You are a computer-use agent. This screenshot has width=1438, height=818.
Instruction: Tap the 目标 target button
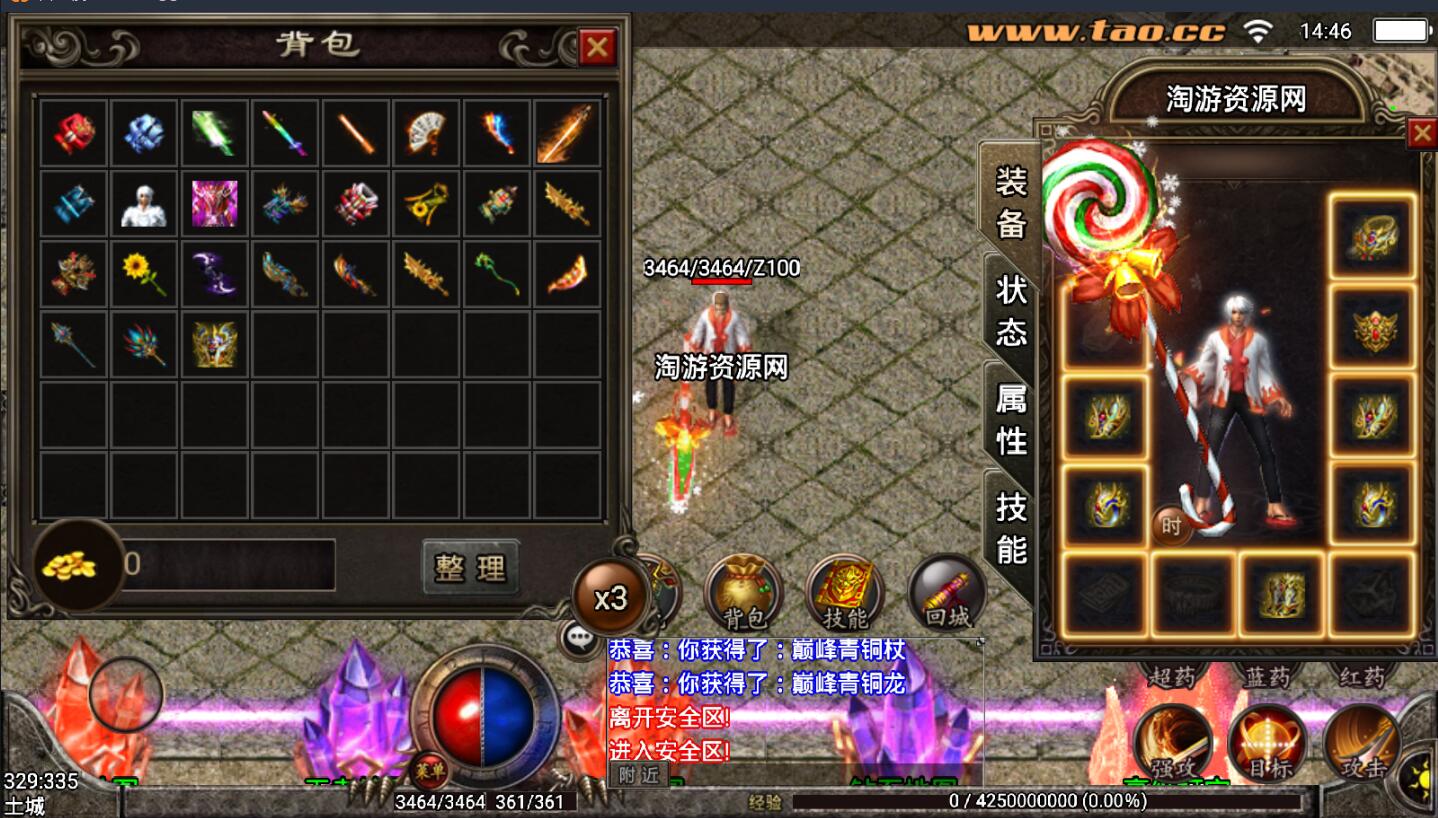1267,743
